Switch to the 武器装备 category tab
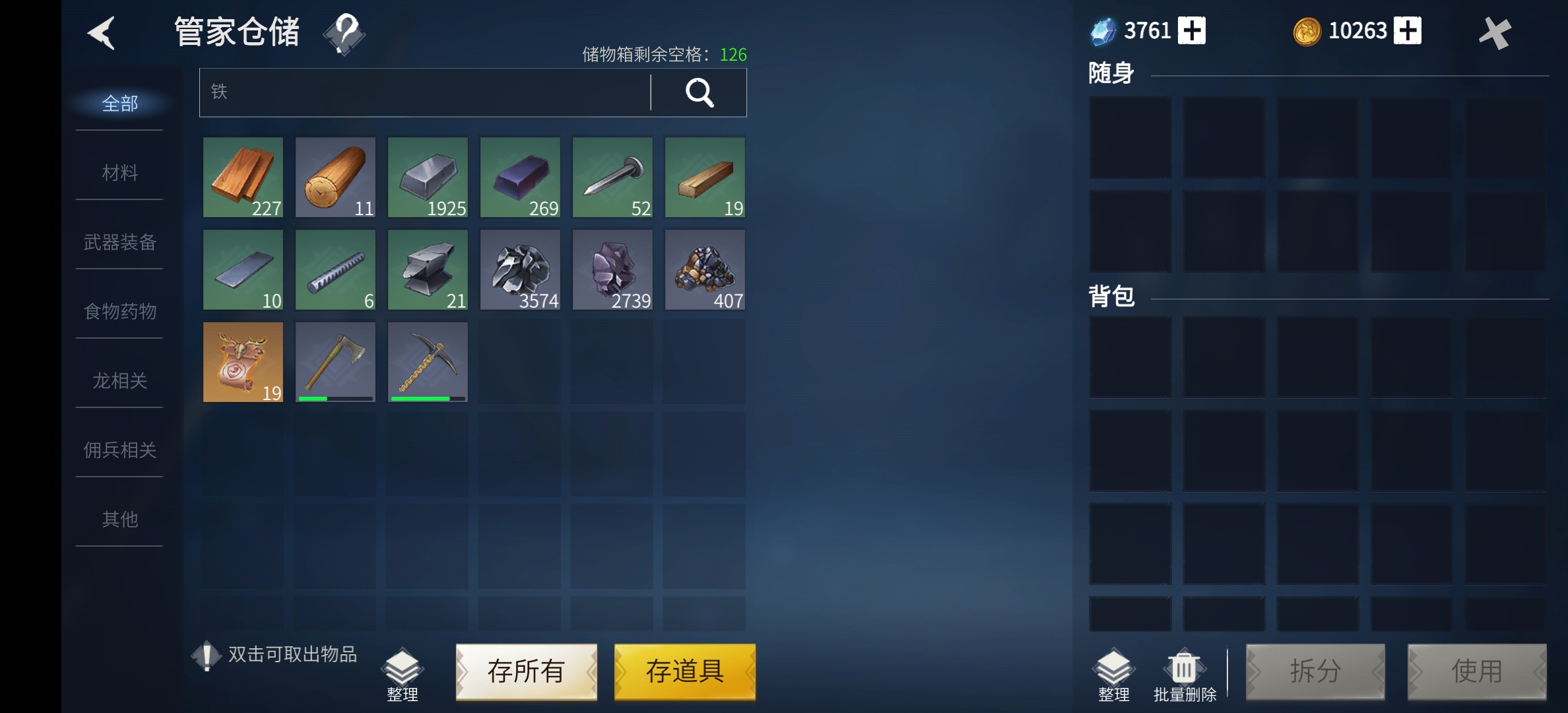Screen dimensions: 1568x713 click(119, 242)
